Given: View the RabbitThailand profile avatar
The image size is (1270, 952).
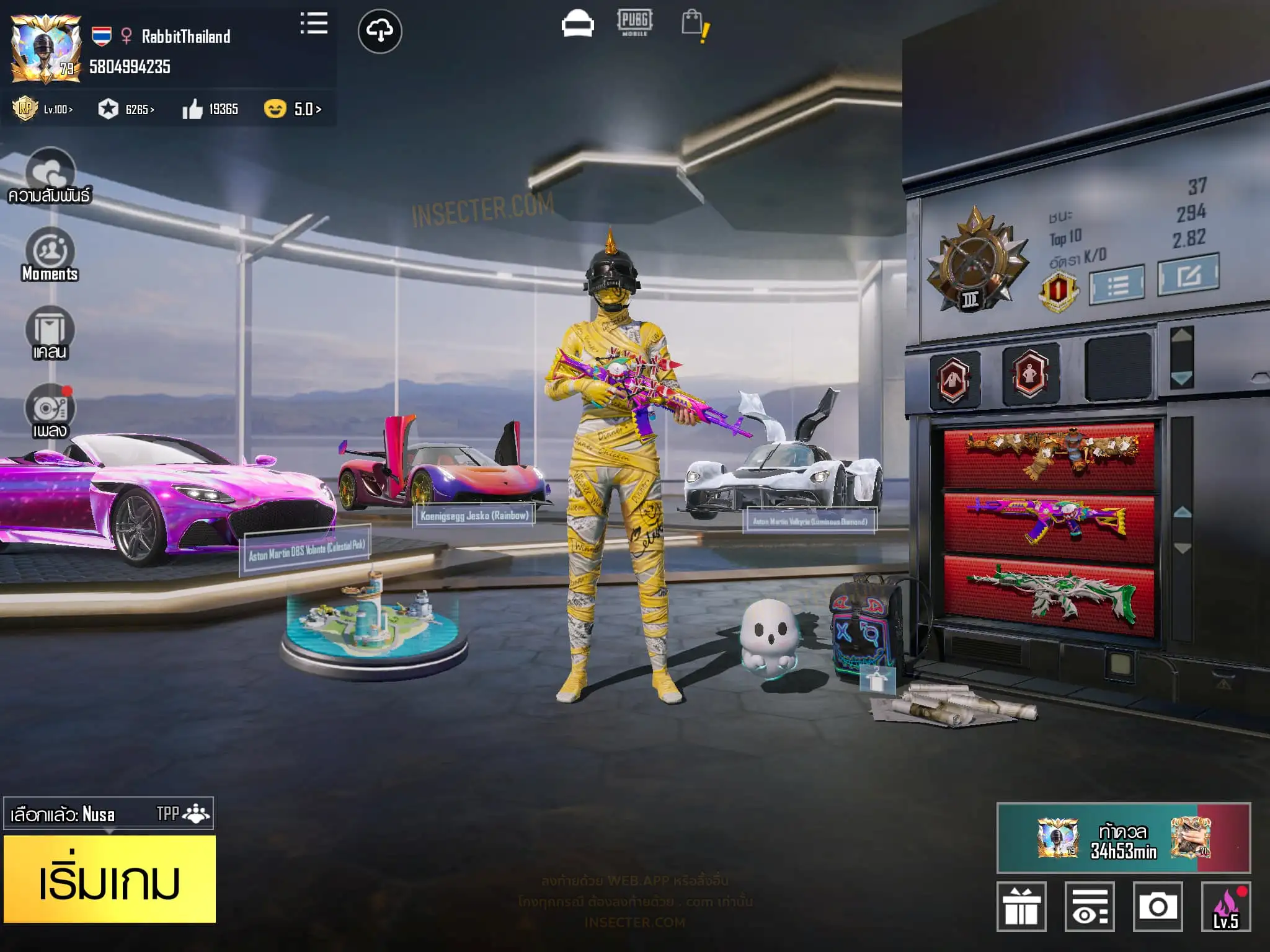Looking at the screenshot, I should tap(46, 50).
